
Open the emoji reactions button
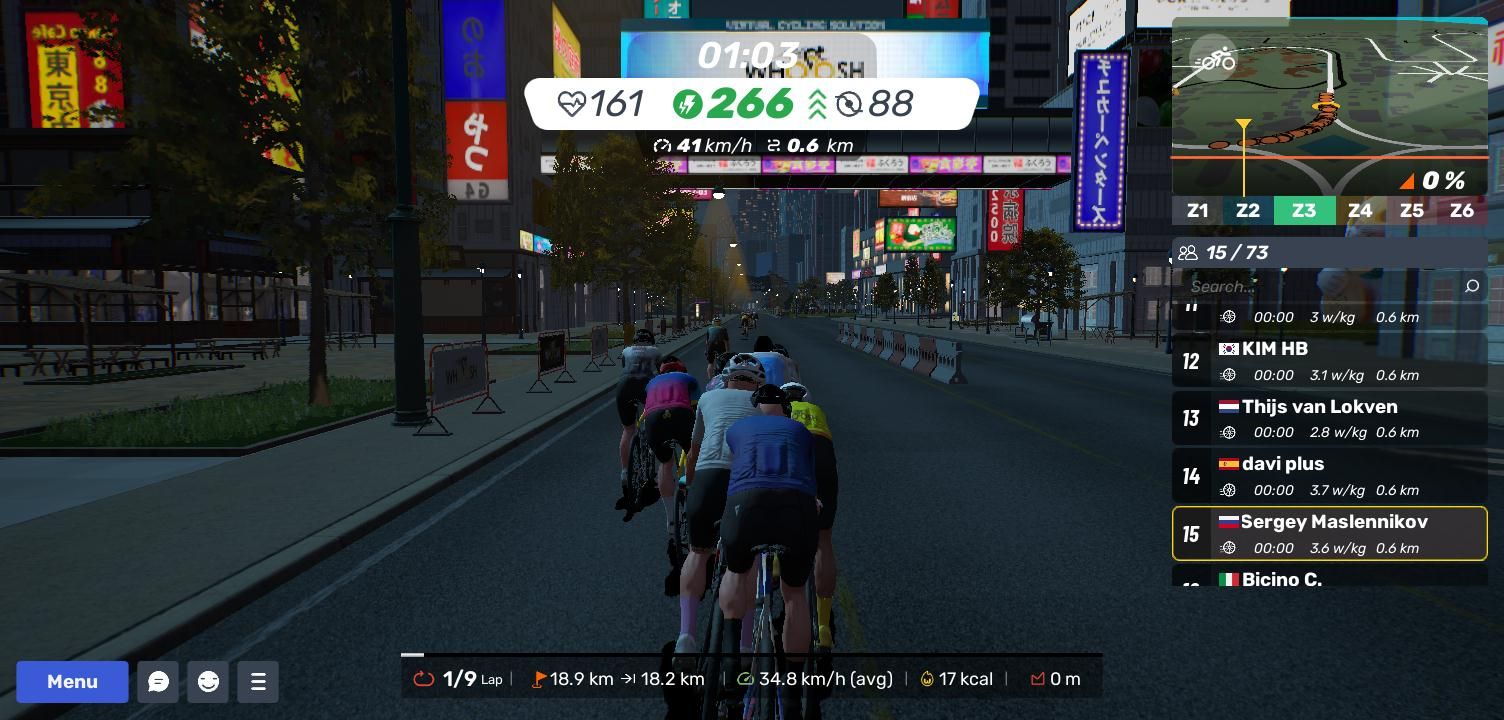tap(208, 682)
